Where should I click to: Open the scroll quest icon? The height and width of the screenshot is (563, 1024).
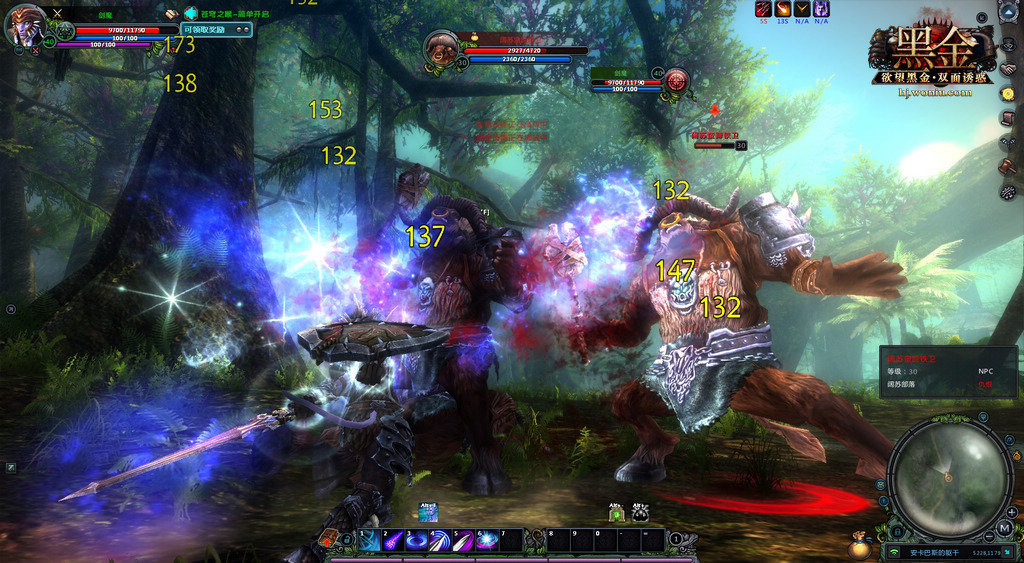tap(1007, 118)
